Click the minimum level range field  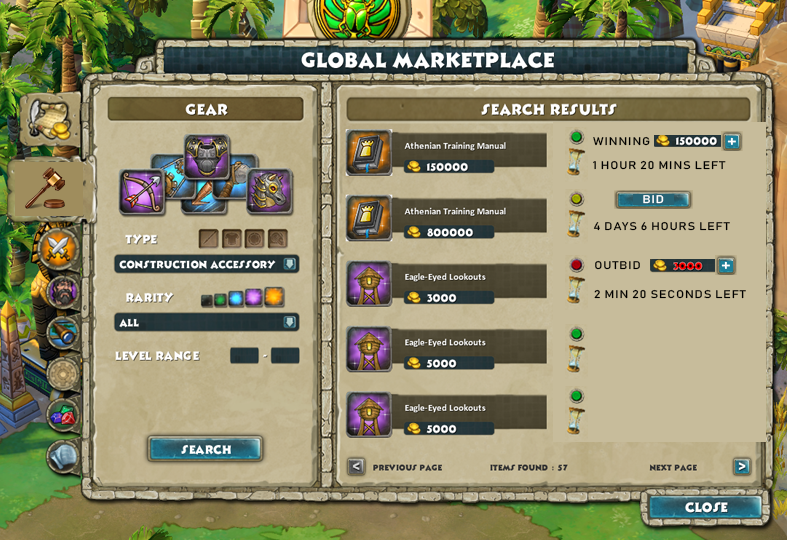[x=244, y=355]
